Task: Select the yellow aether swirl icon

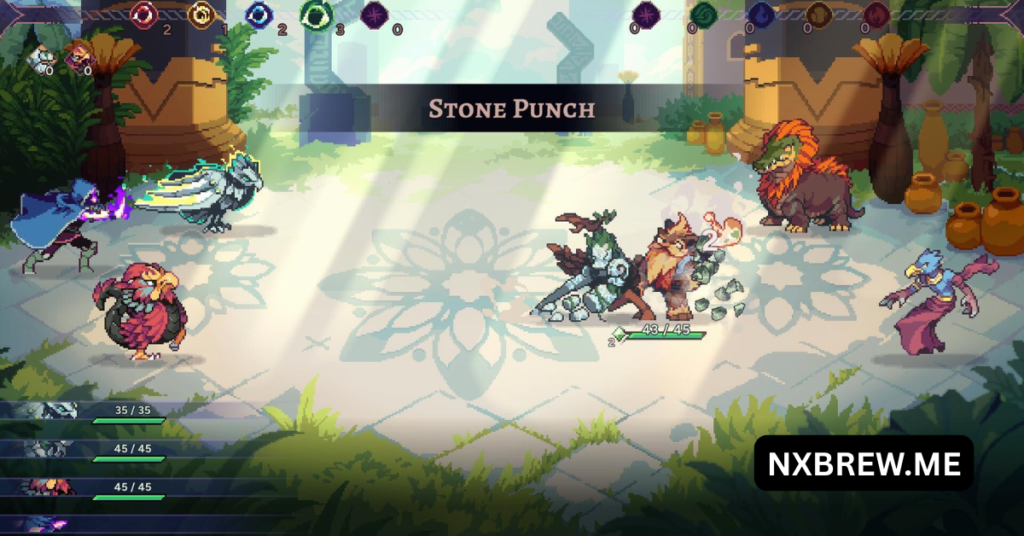Action: pyautogui.click(x=202, y=15)
